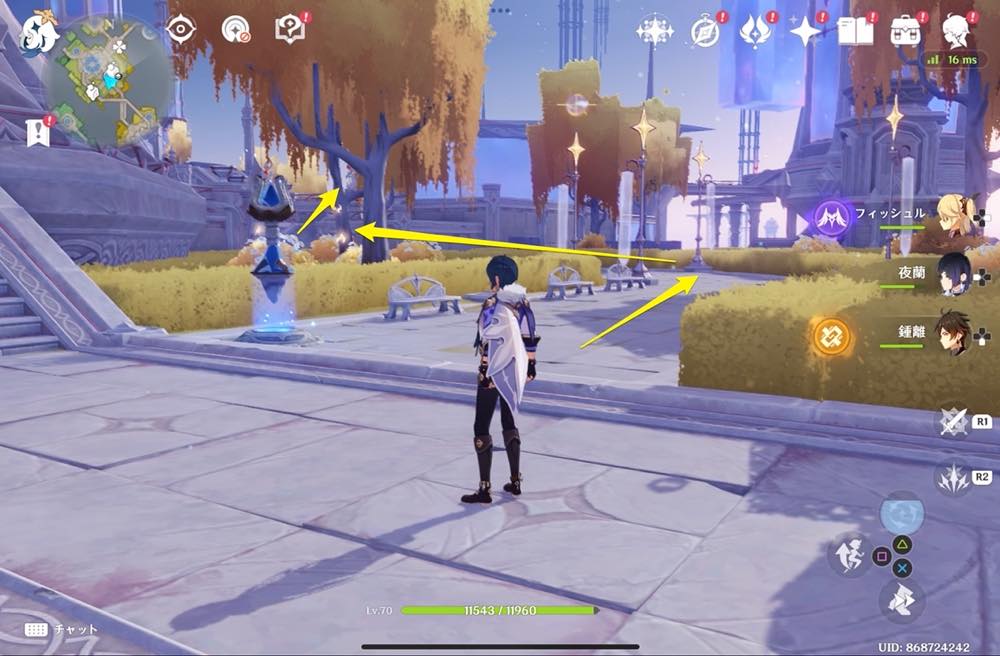The width and height of the screenshot is (1000, 656).
Task: Open the Adventurer Handbook book icon
Action: click(855, 31)
